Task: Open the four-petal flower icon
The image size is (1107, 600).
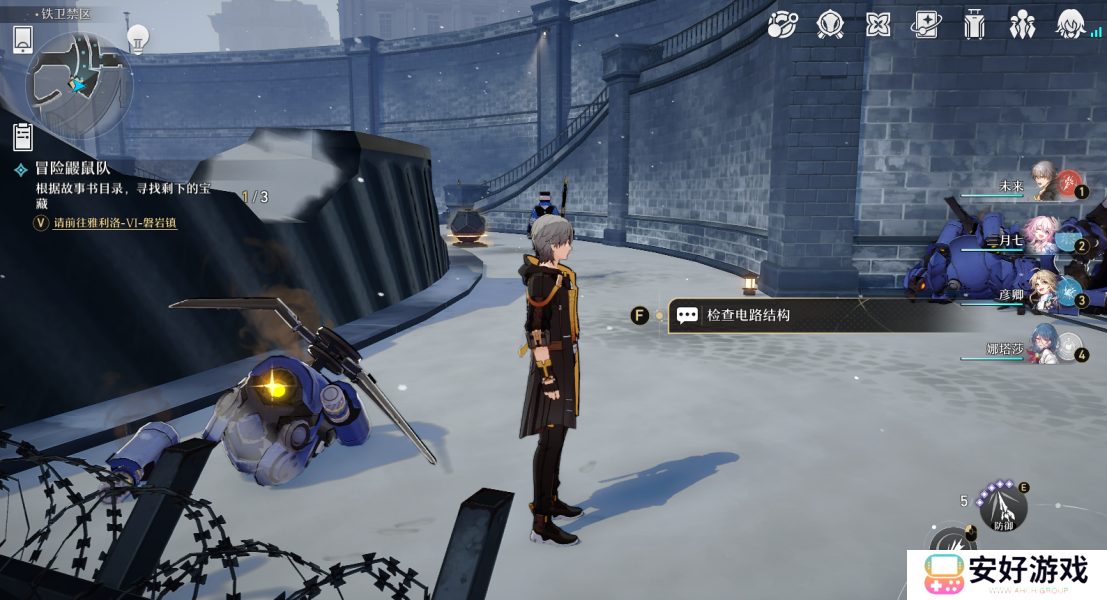Action: coord(878,25)
